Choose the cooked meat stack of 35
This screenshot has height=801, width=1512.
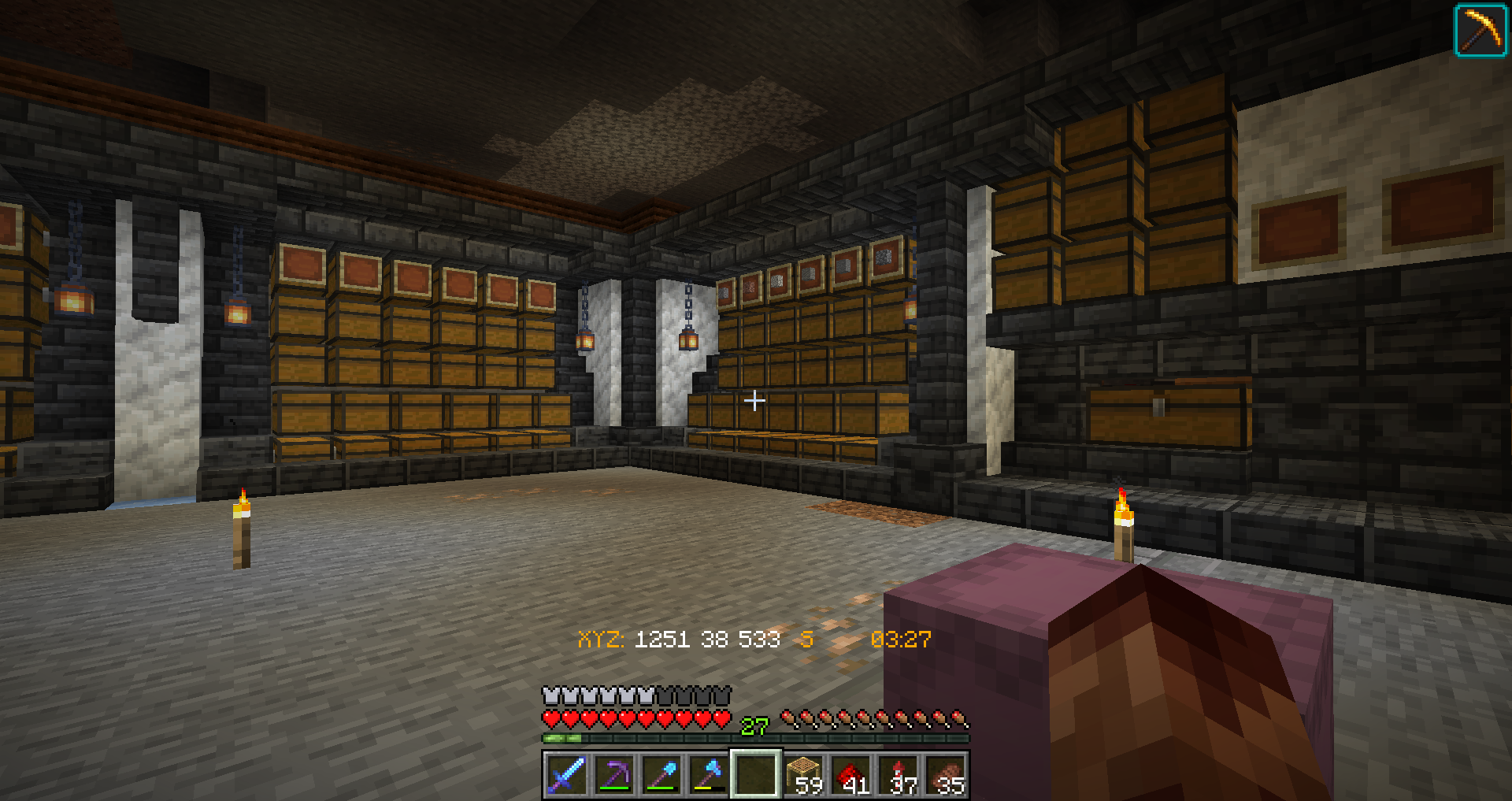[946, 774]
